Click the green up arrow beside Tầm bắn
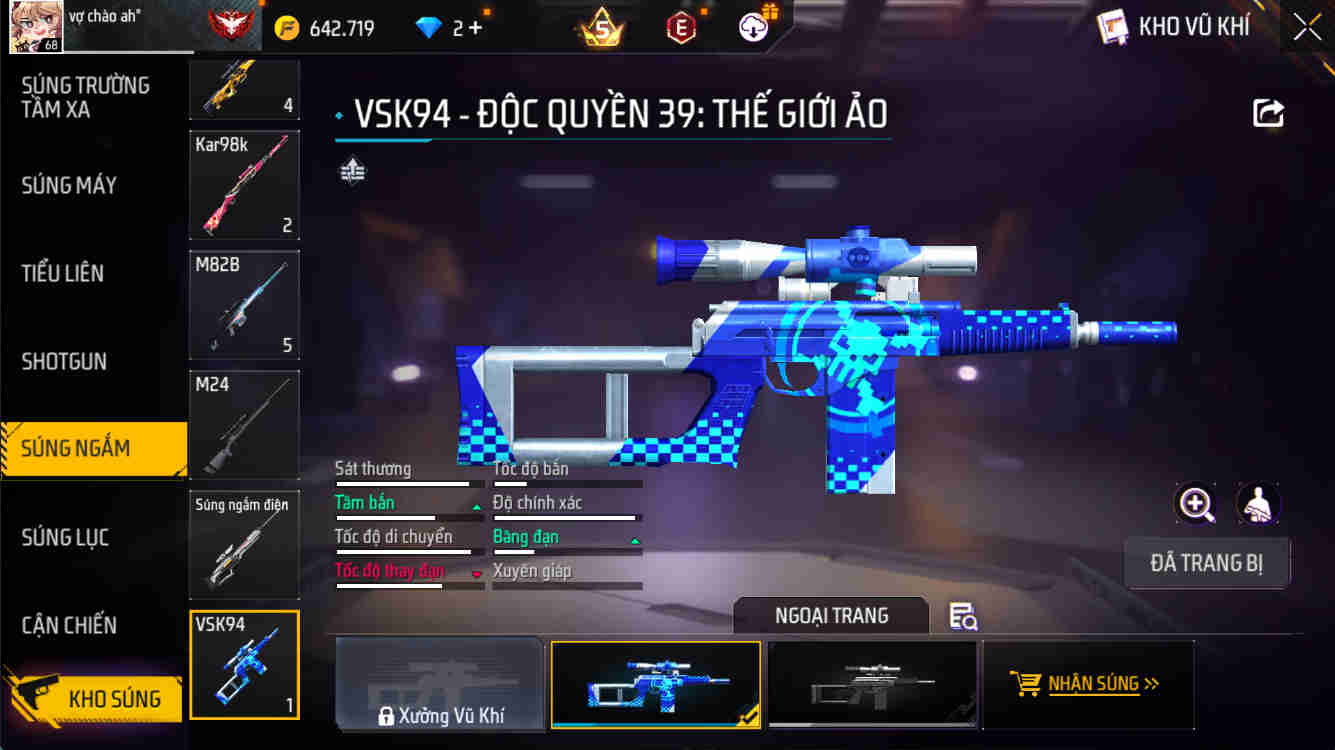 [x=475, y=507]
